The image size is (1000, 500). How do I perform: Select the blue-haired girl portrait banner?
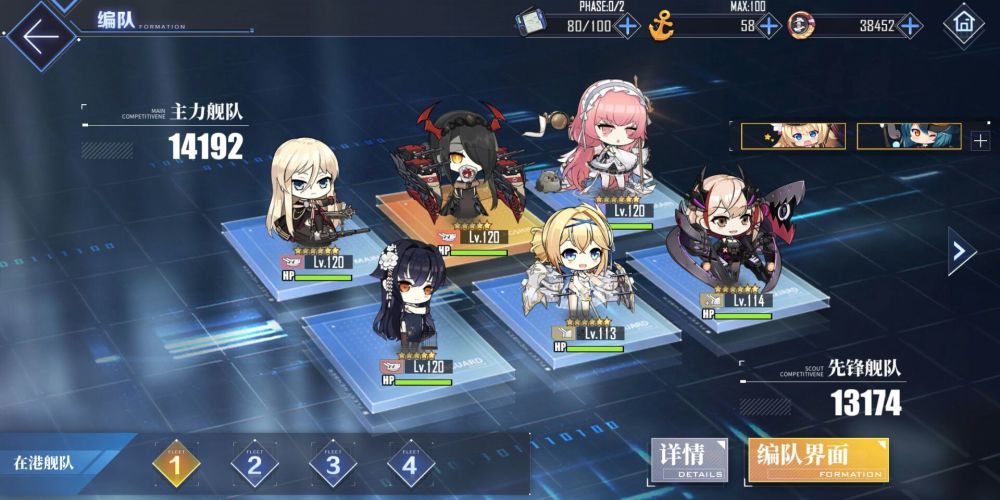pyautogui.click(x=909, y=137)
